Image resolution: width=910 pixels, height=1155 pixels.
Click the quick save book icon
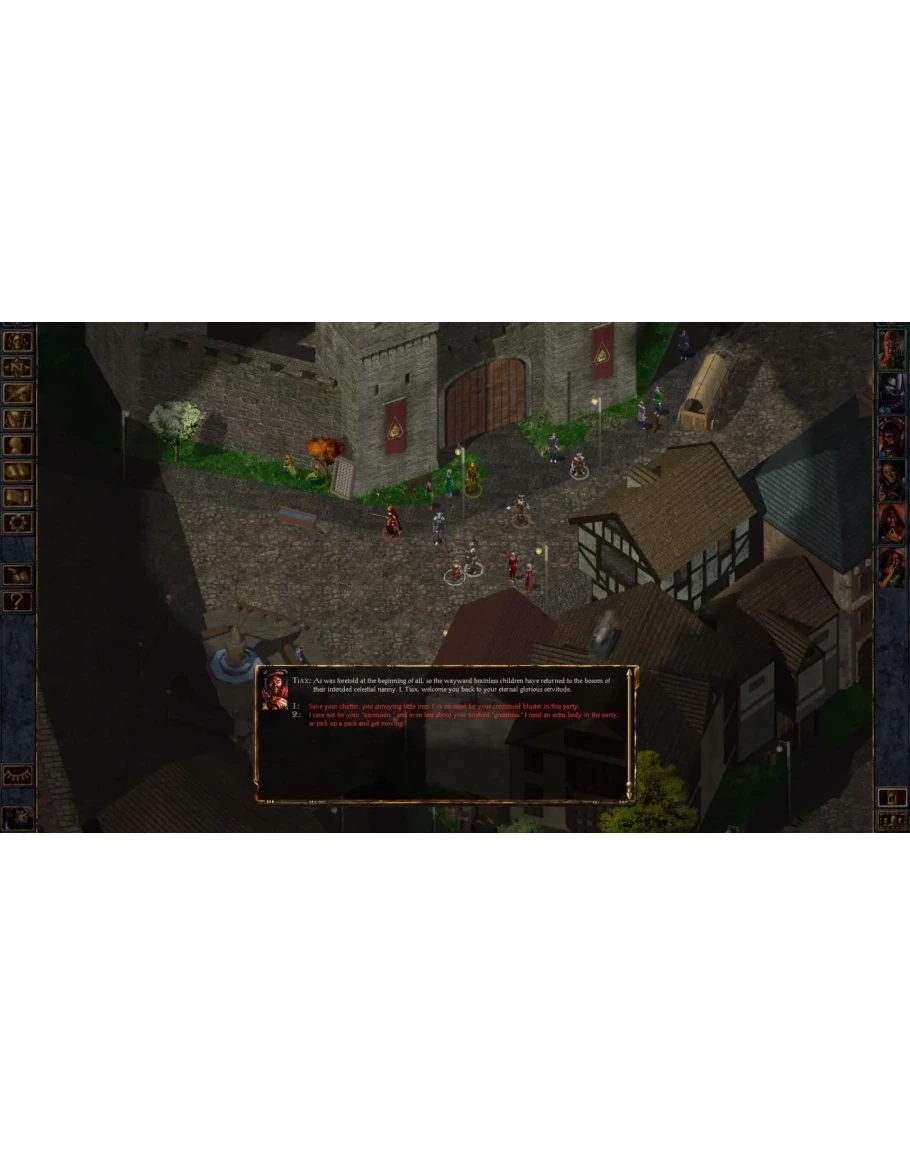(18, 575)
